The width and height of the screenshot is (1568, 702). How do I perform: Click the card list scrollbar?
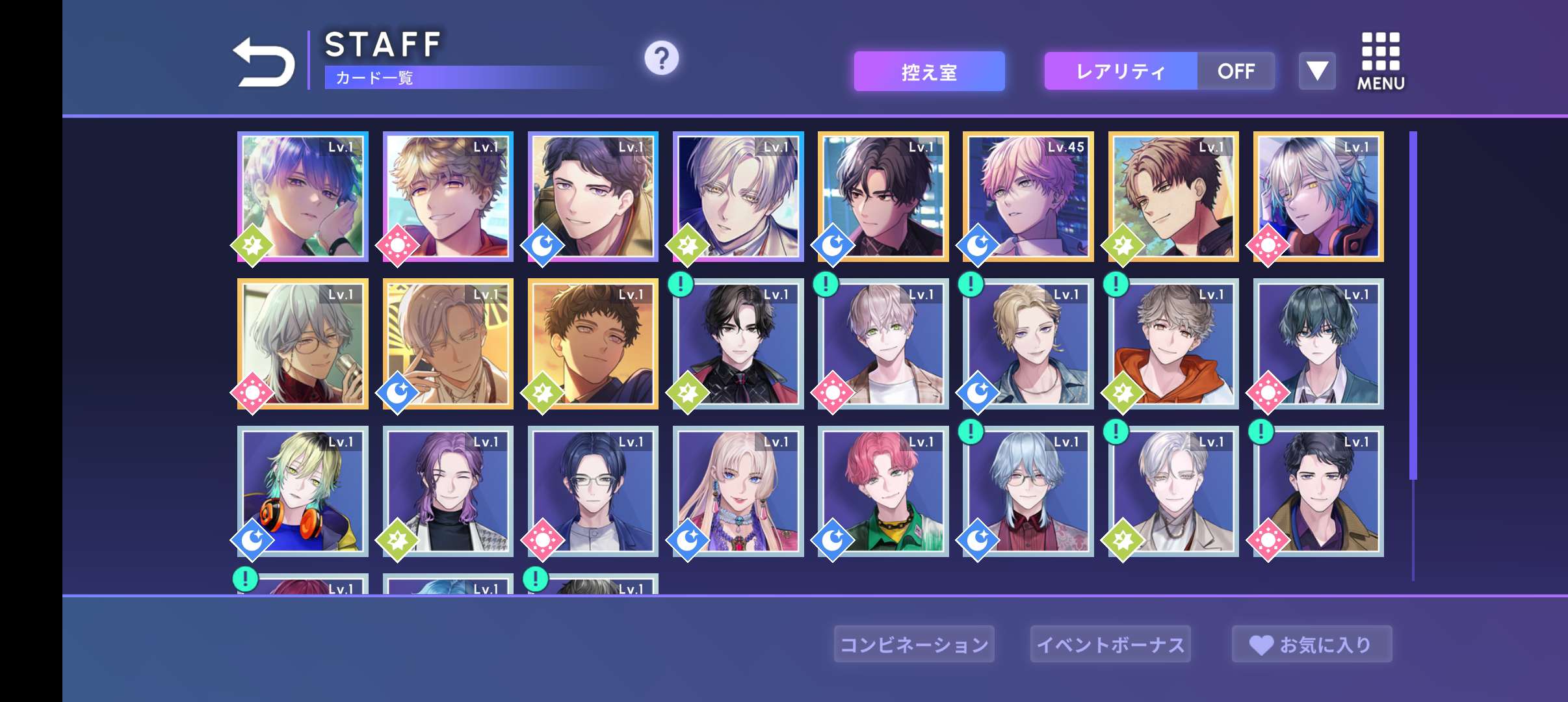[1413, 305]
